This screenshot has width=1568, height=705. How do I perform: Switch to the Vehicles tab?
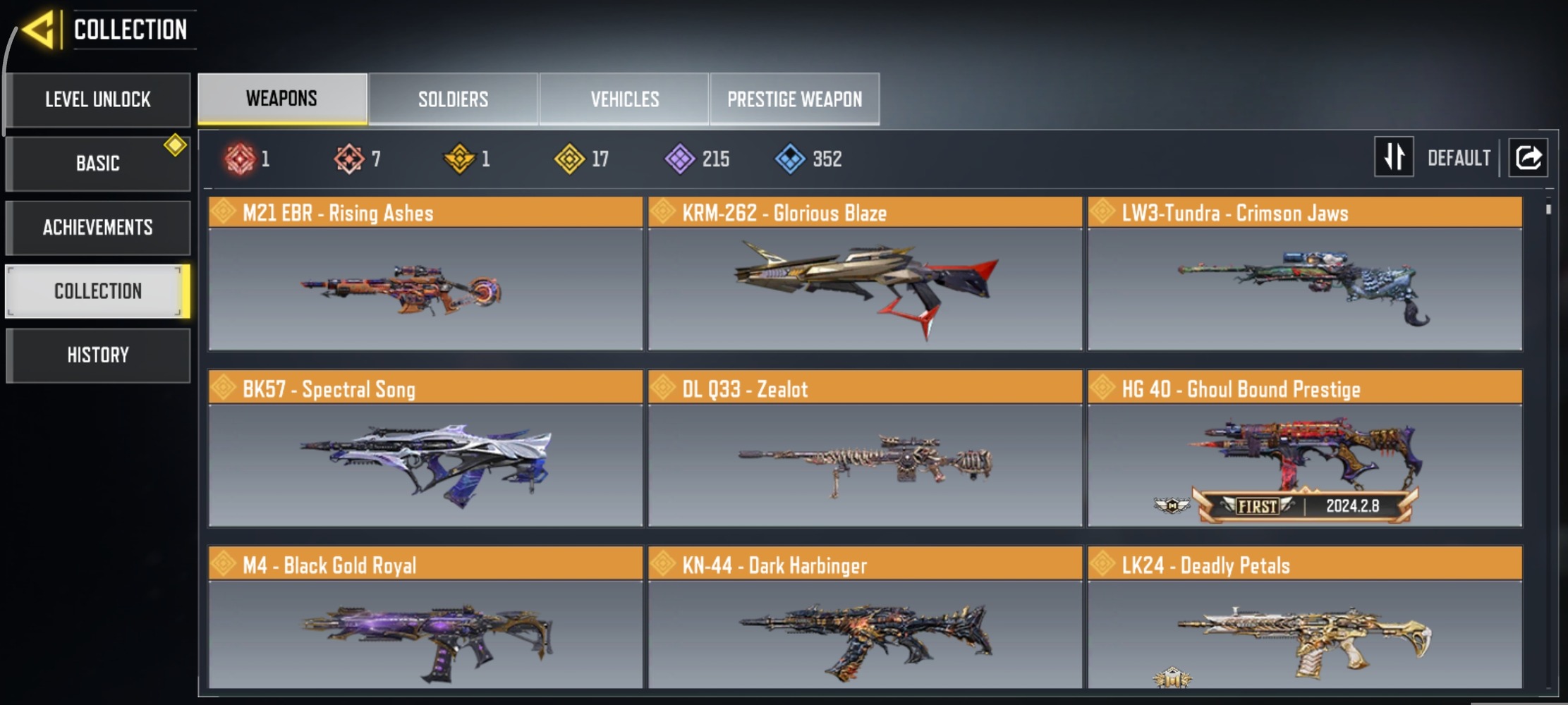[624, 99]
